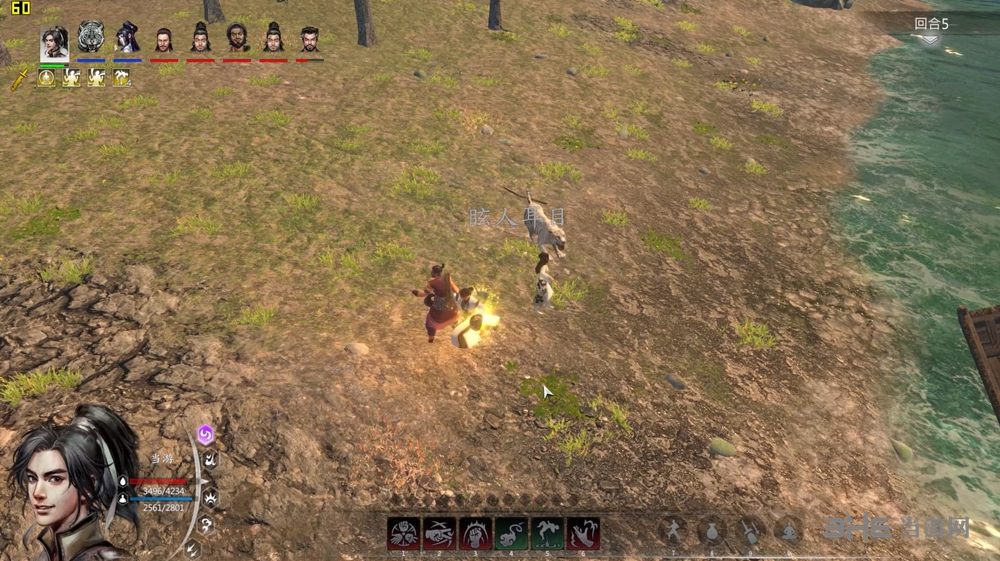Open the item pouch action
This screenshot has width=1000, height=561.
coord(712,531)
